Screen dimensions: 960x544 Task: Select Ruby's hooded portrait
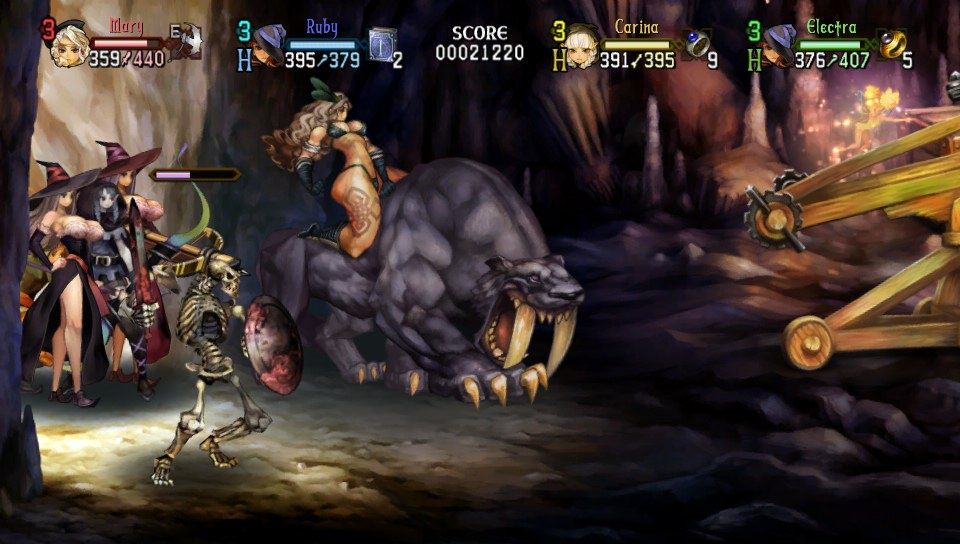(269, 46)
